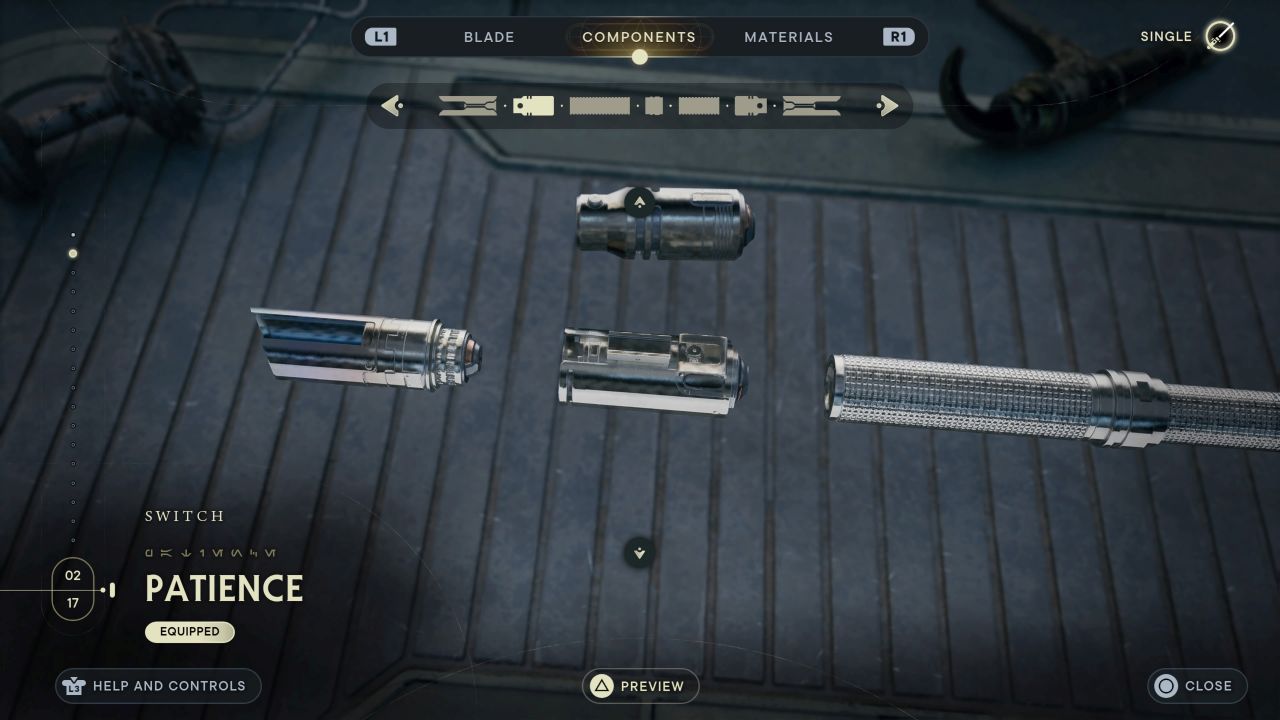Cycle to previous switch style with up arrow
The width and height of the screenshot is (1280, 720).
tap(639, 202)
